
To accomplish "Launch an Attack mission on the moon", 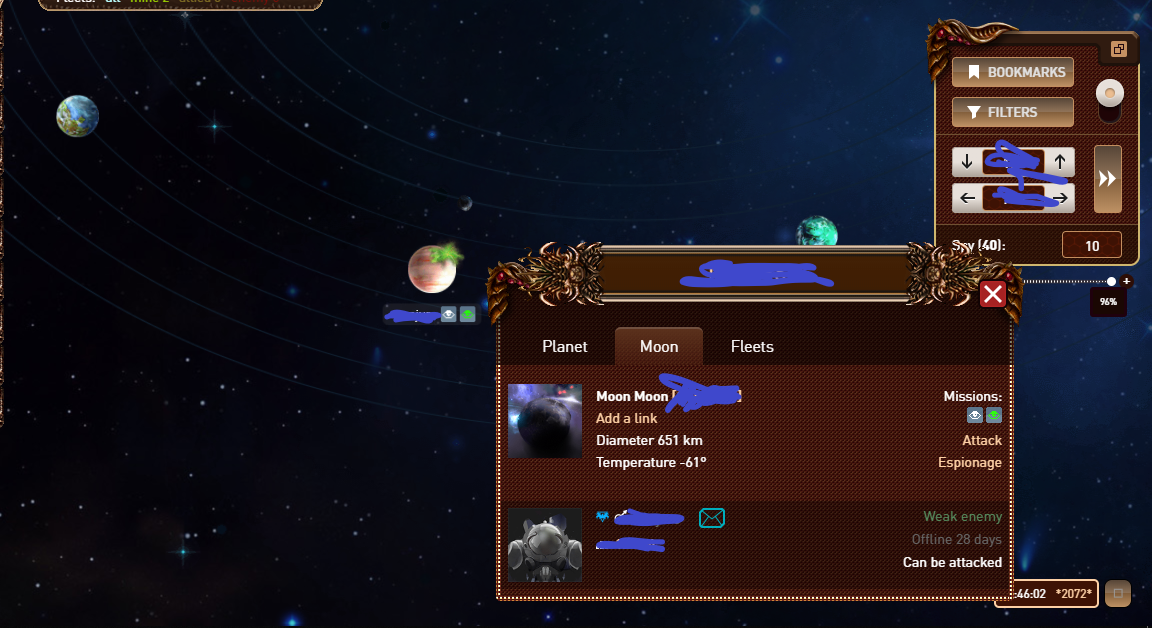I will tap(981, 440).
